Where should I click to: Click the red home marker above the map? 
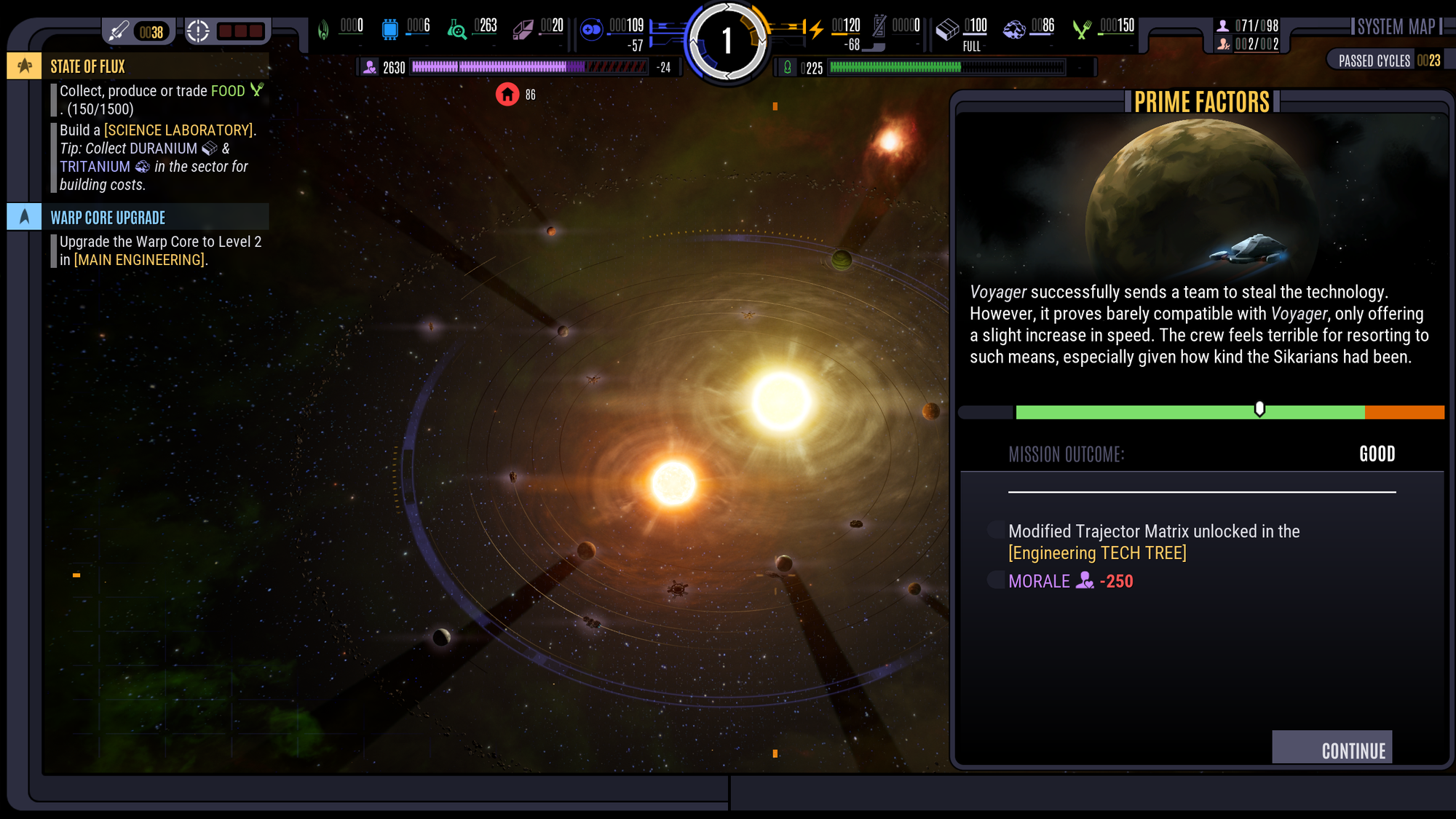[507, 95]
